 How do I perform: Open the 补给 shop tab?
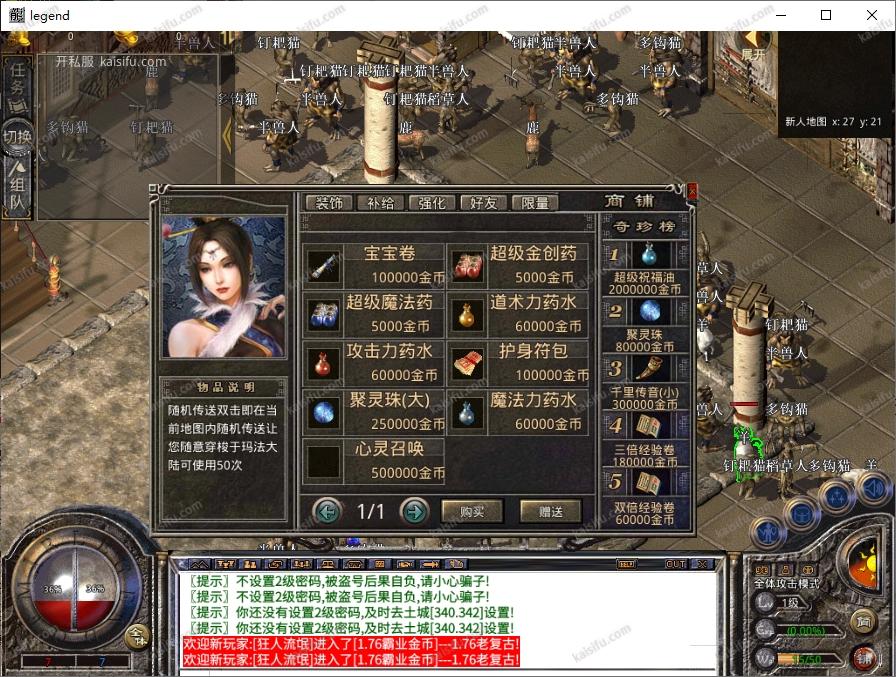[381, 202]
